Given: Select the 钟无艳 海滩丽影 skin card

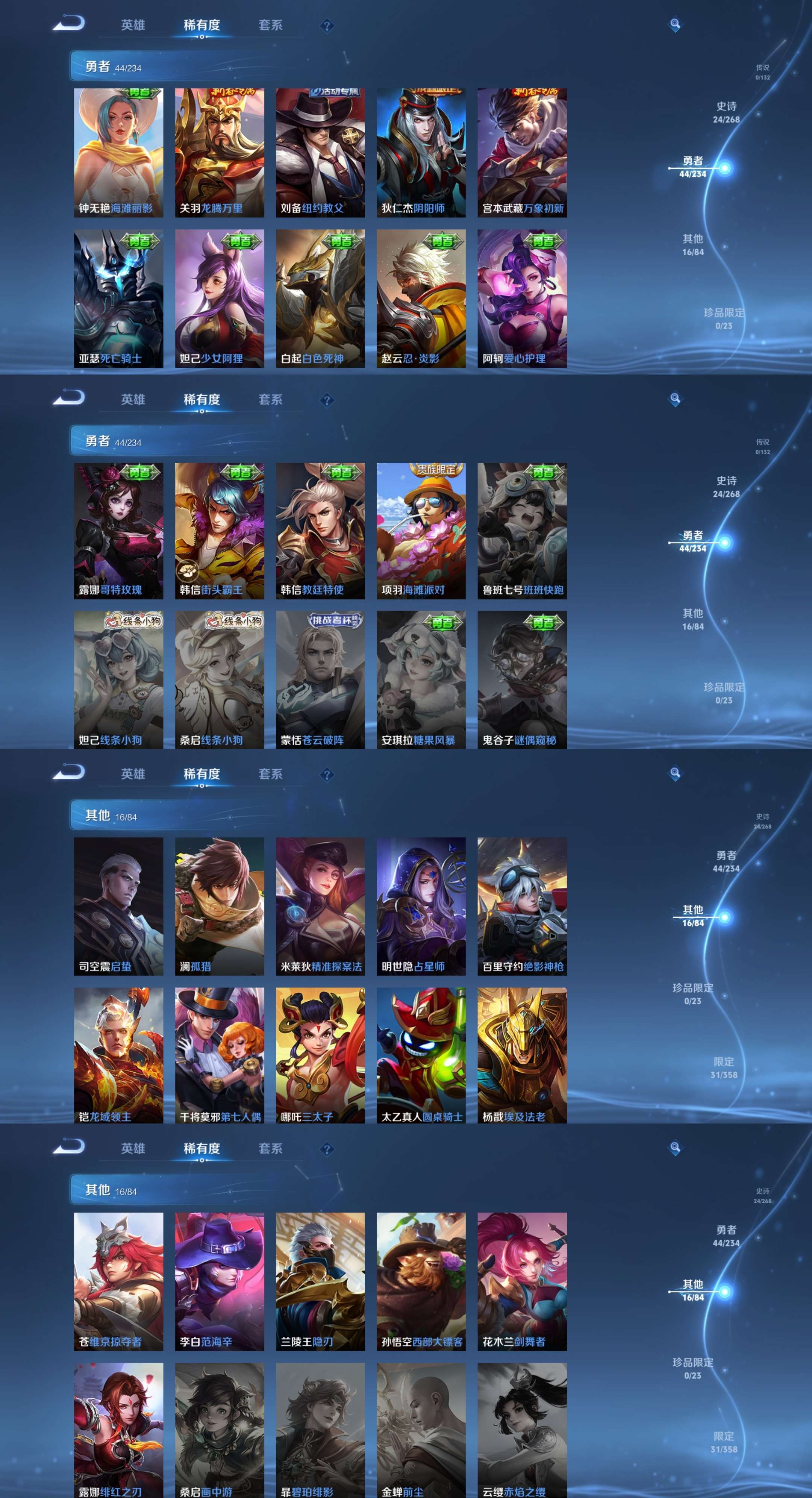Looking at the screenshot, I should coord(118,153).
